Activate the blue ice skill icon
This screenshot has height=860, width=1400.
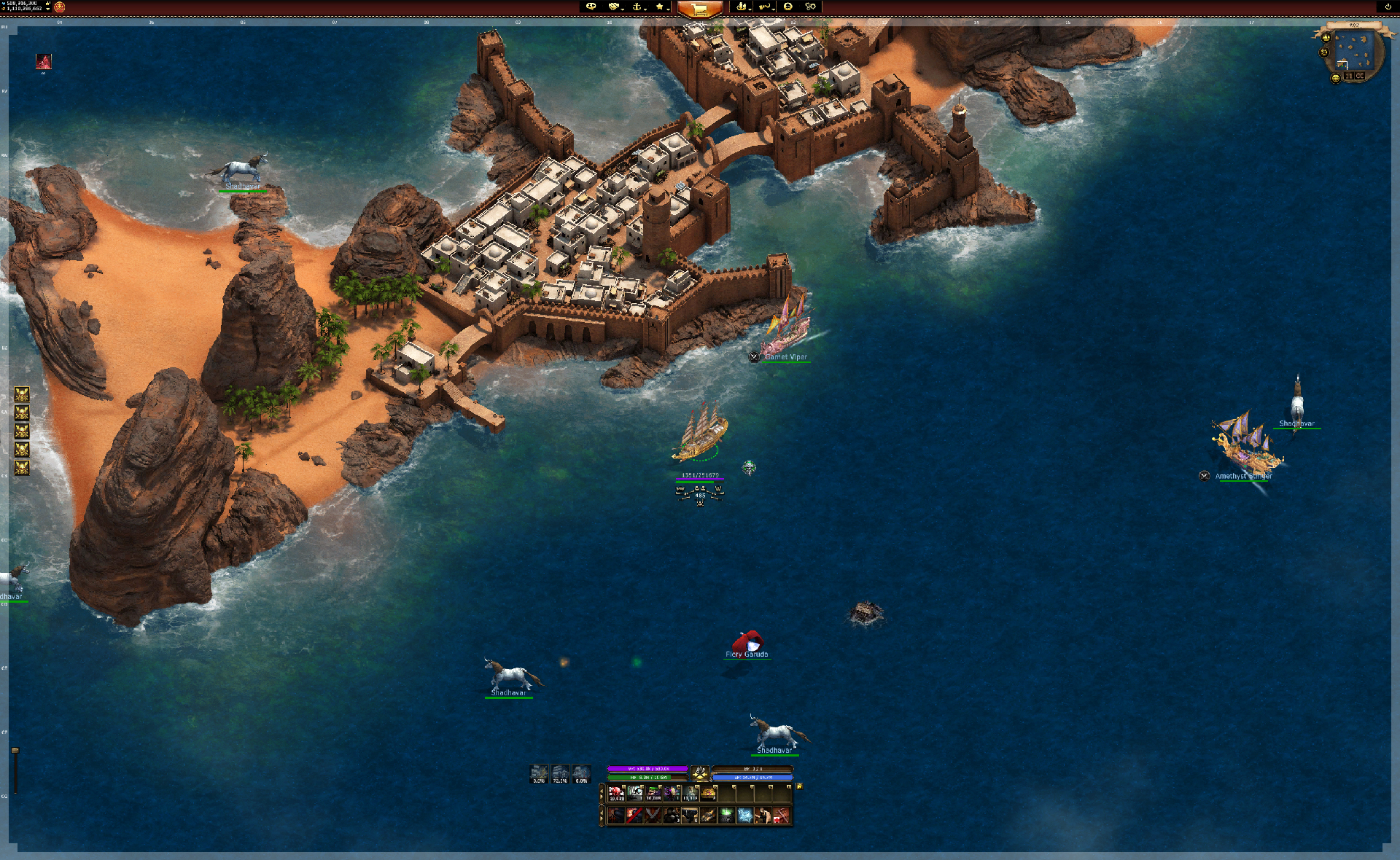(x=744, y=813)
